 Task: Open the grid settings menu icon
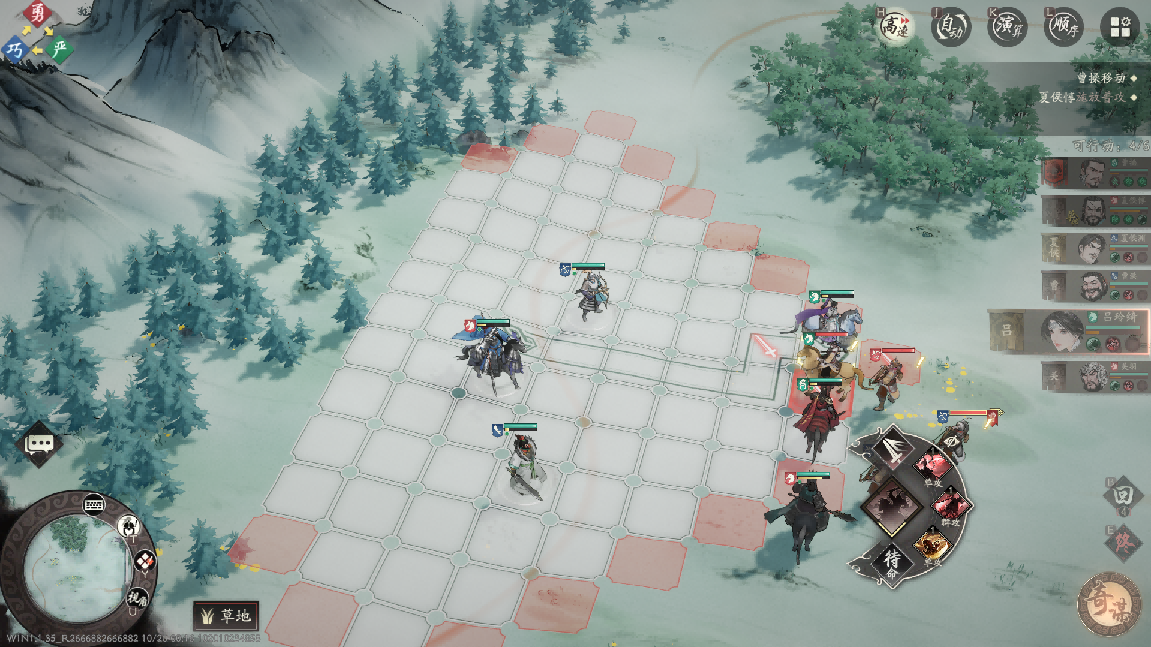point(1120,27)
